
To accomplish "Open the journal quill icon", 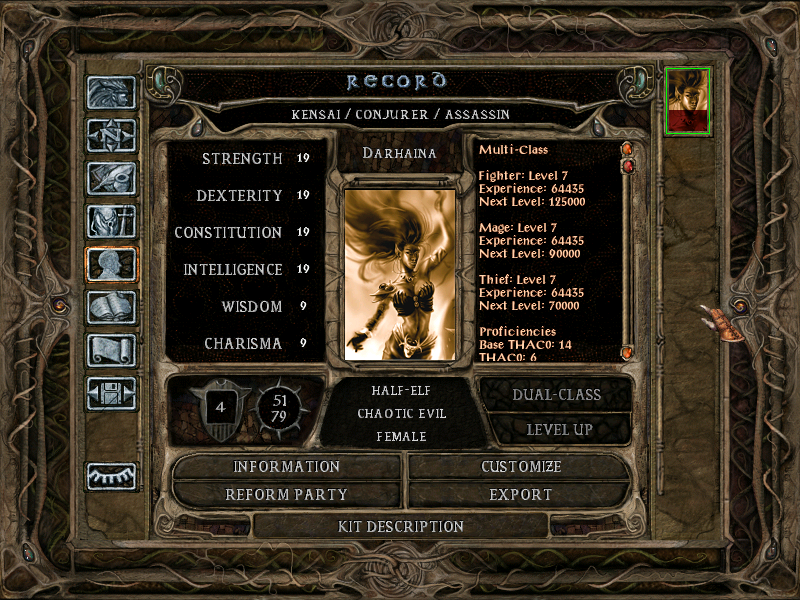I will click(x=111, y=178).
